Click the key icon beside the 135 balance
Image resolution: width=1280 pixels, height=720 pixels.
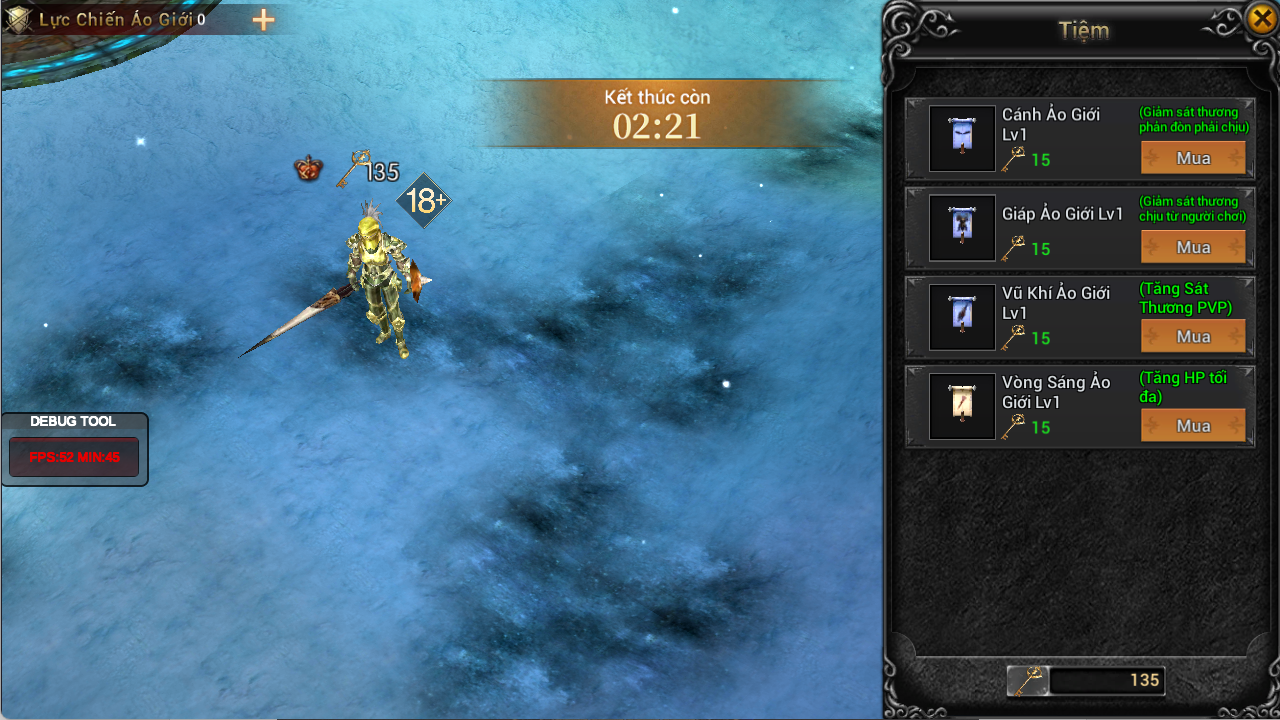pos(1027,681)
